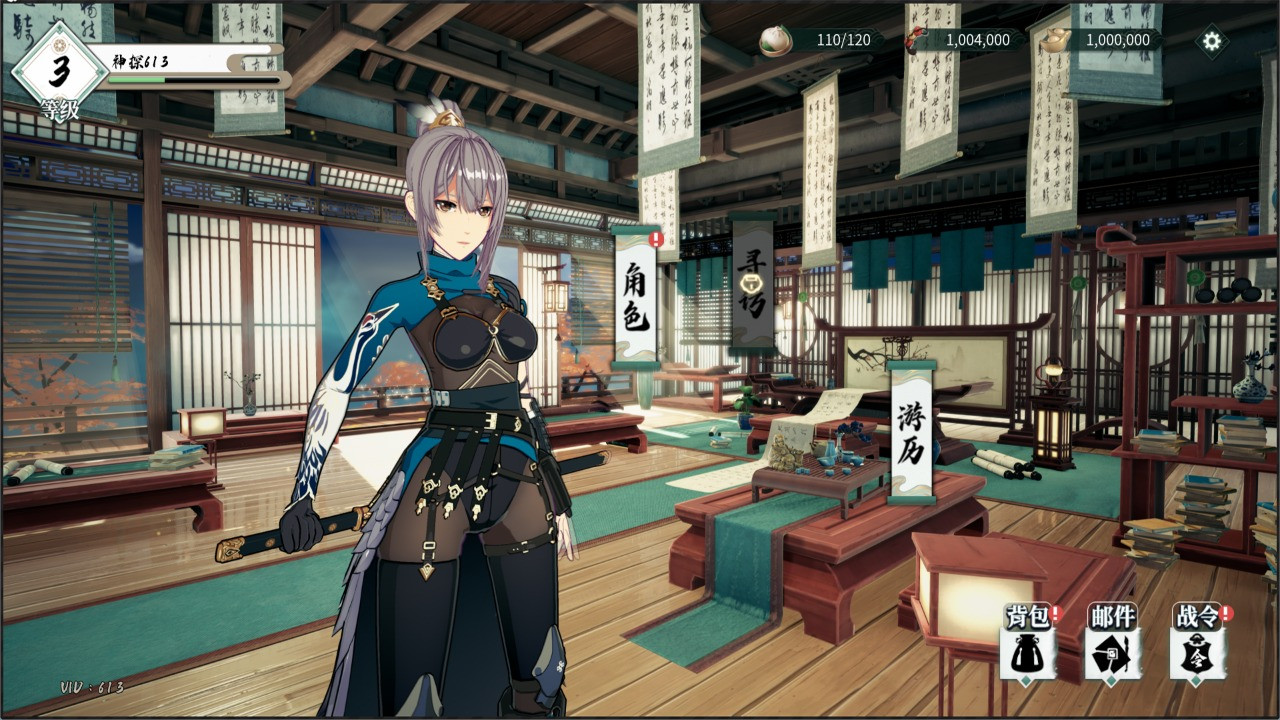Open the 寻访 summon banner

pos(752,283)
